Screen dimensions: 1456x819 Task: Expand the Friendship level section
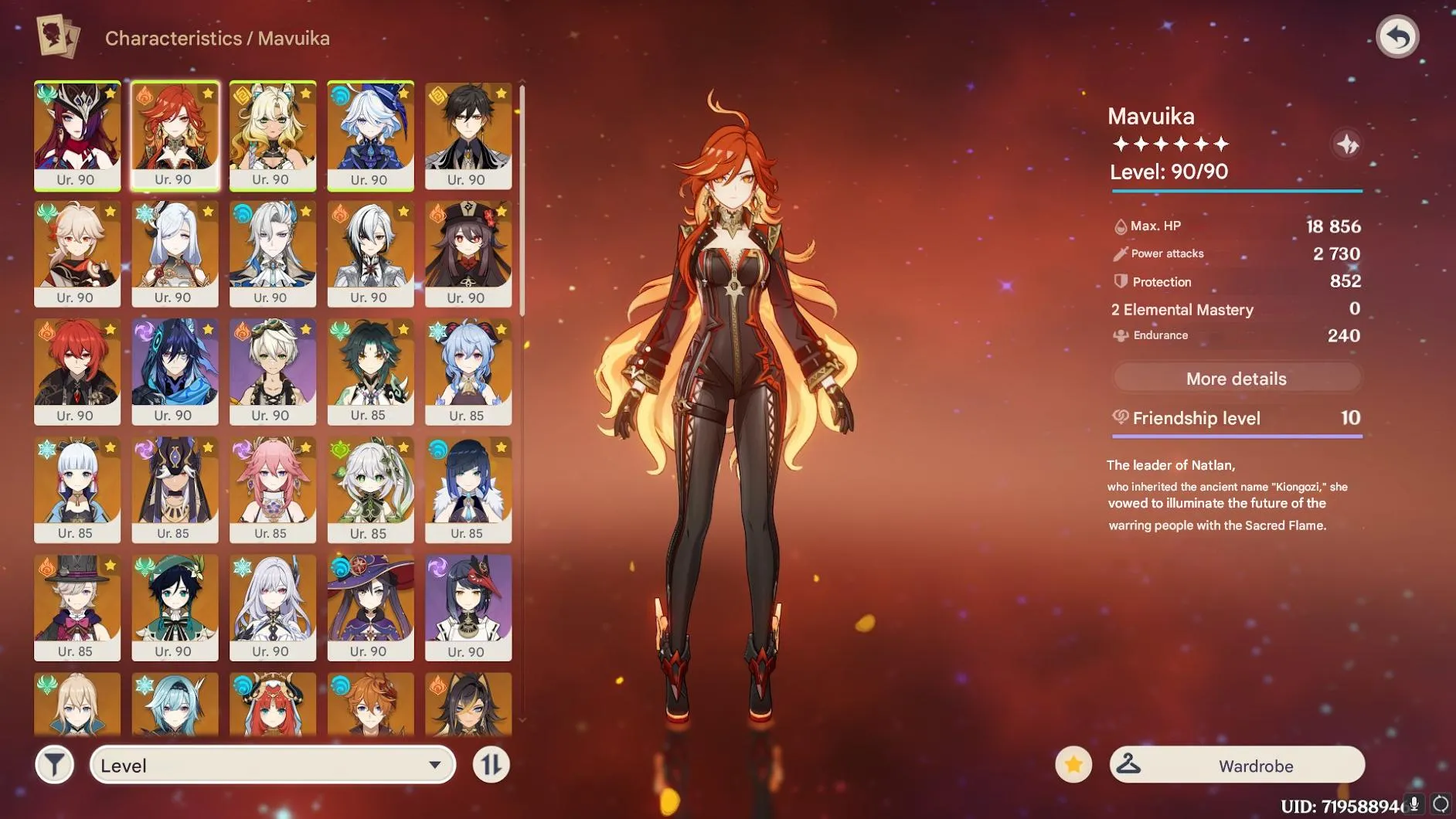pyautogui.click(x=1236, y=418)
